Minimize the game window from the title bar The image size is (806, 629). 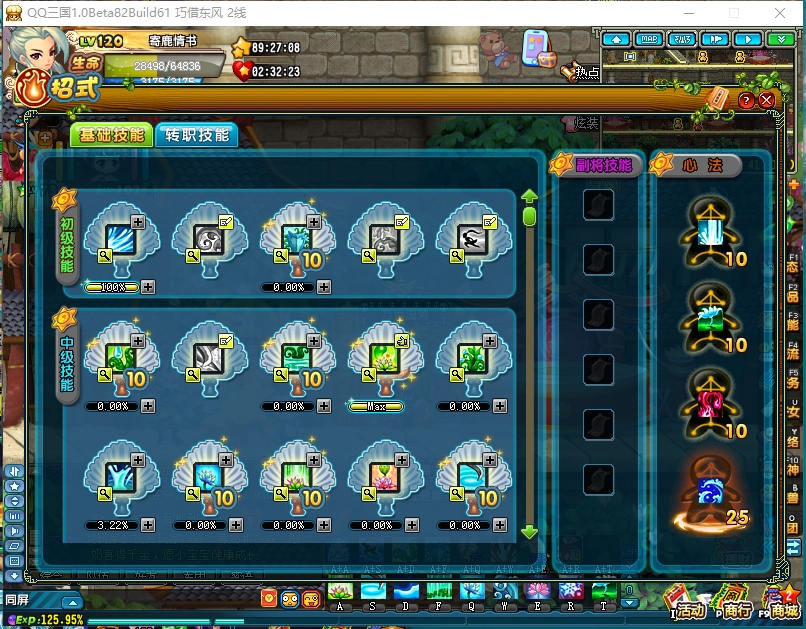coord(689,13)
